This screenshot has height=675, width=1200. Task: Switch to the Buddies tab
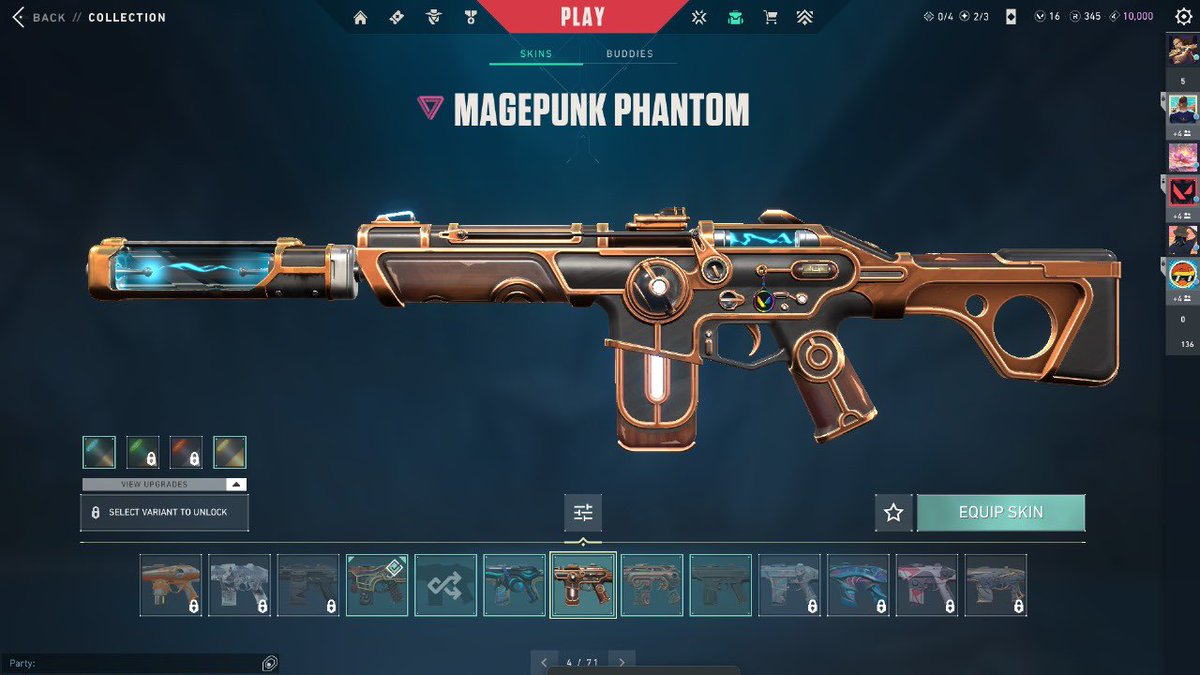[x=629, y=54]
